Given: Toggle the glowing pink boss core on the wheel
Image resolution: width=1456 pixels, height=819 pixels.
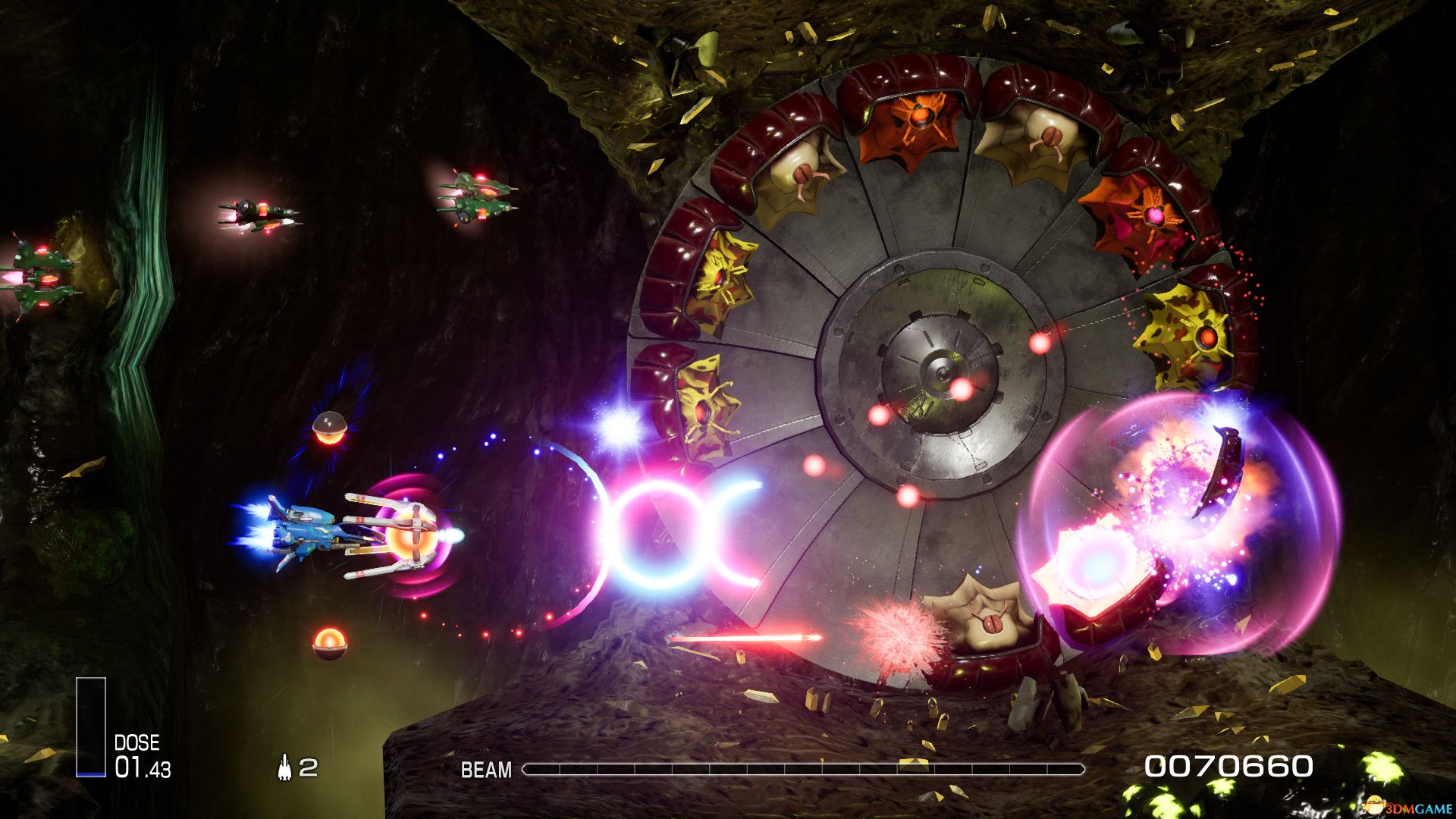Looking at the screenshot, I should pyautogui.click(x=1154, y=218).
